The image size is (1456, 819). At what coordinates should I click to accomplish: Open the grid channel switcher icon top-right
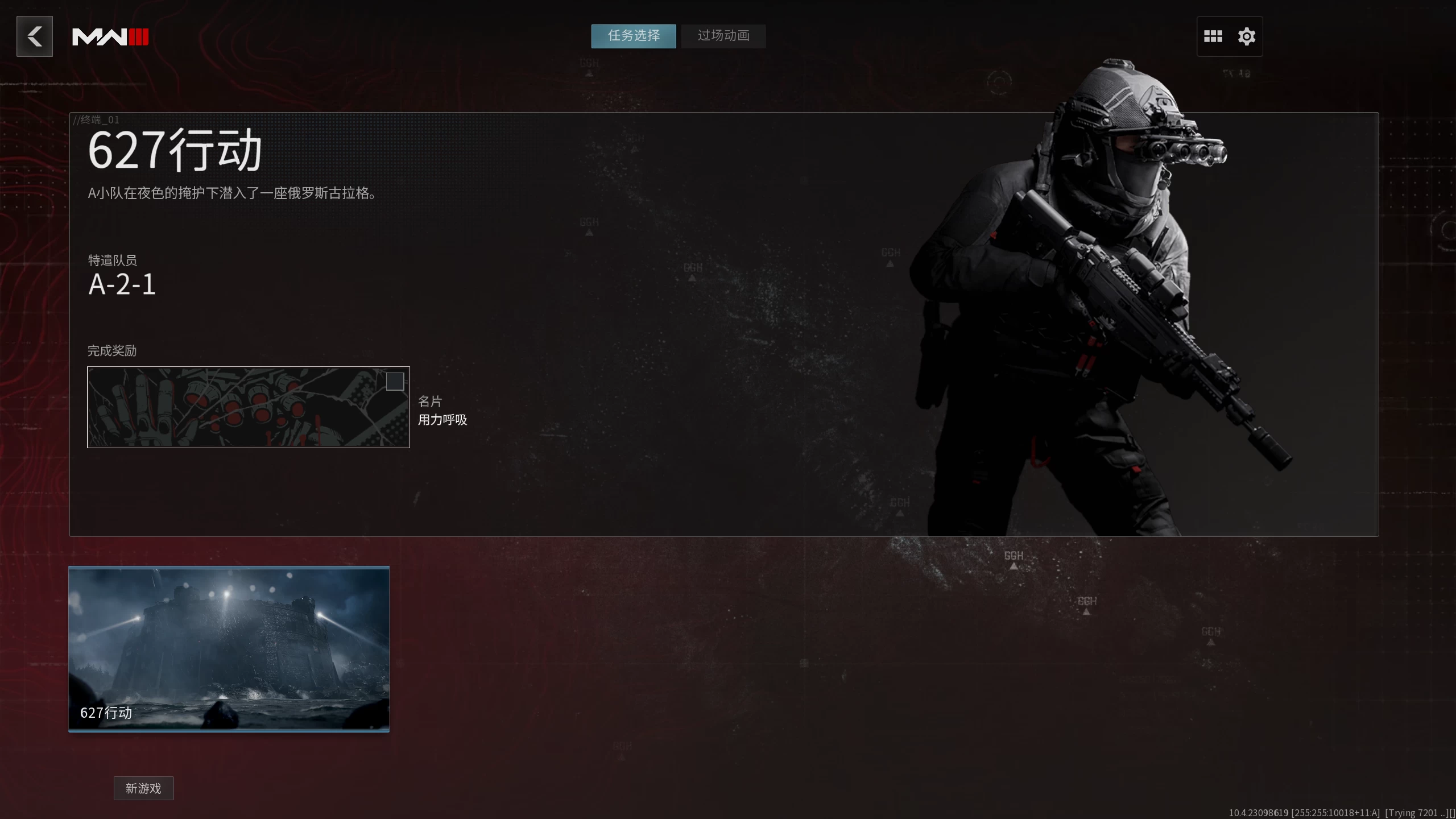(1214, 36)
